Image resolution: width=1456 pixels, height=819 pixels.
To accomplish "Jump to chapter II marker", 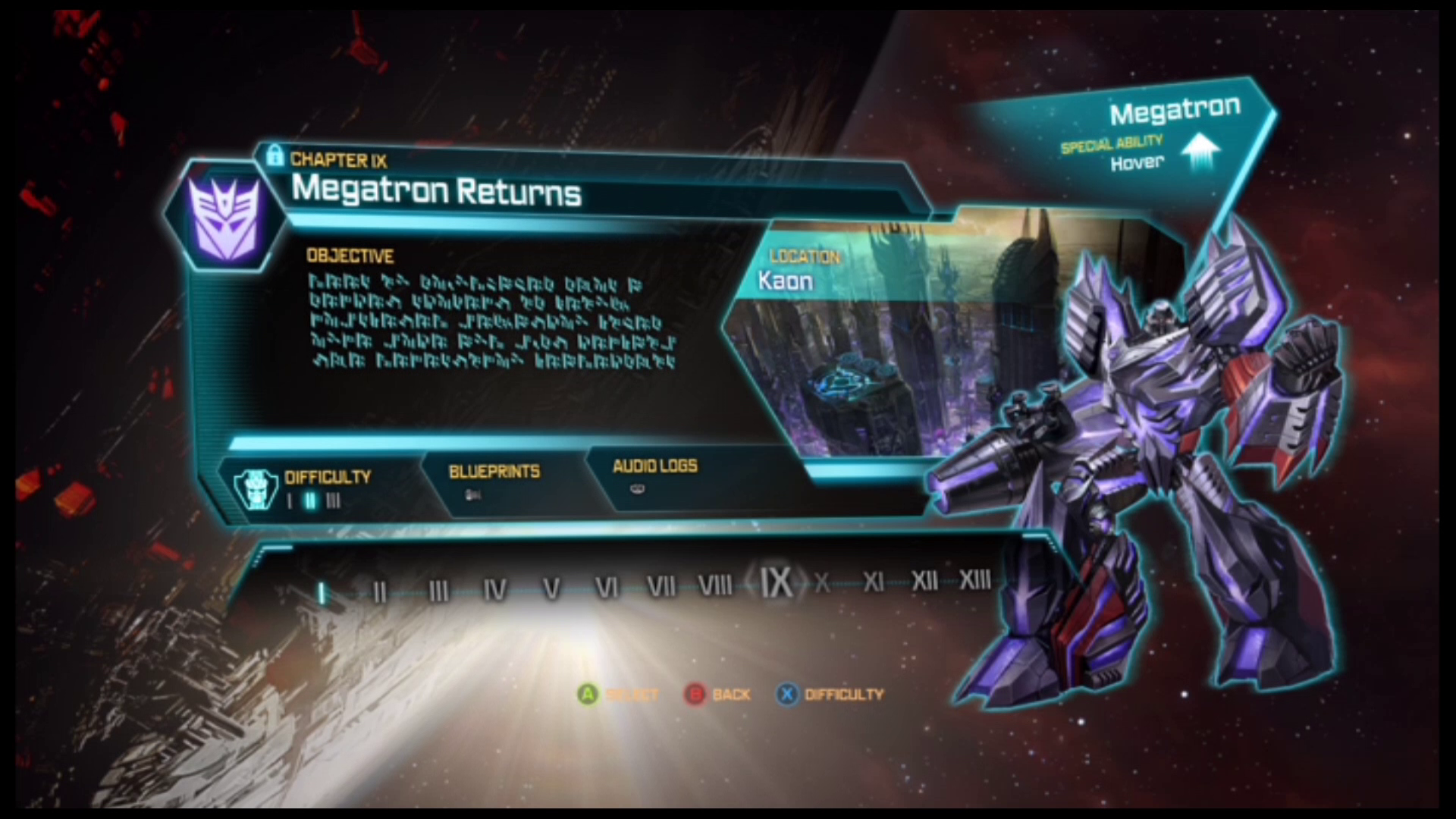I will point(380,591).
